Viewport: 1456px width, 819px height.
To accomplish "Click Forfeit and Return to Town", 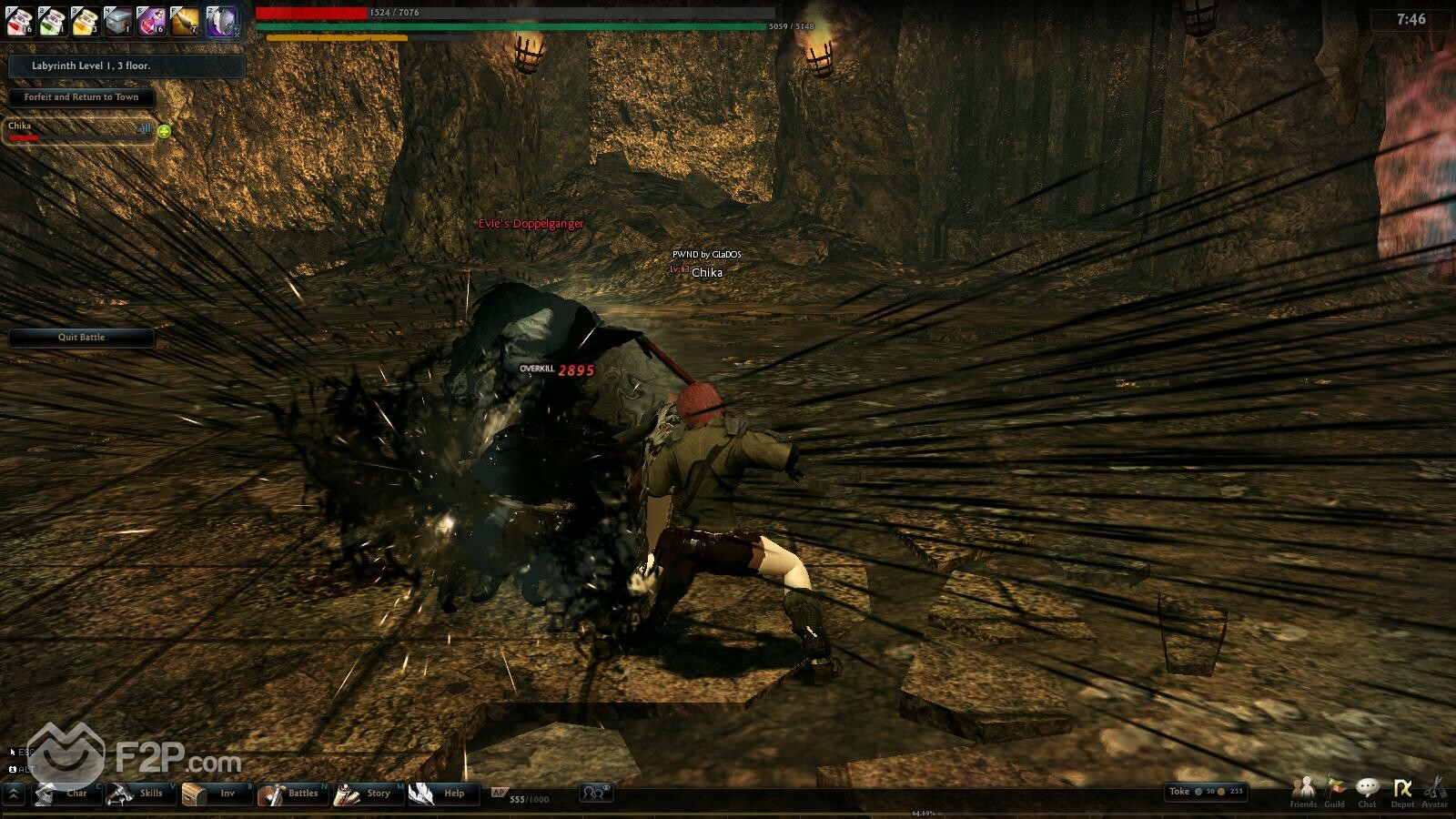I will pyautogui.click(x=82, y=97).
